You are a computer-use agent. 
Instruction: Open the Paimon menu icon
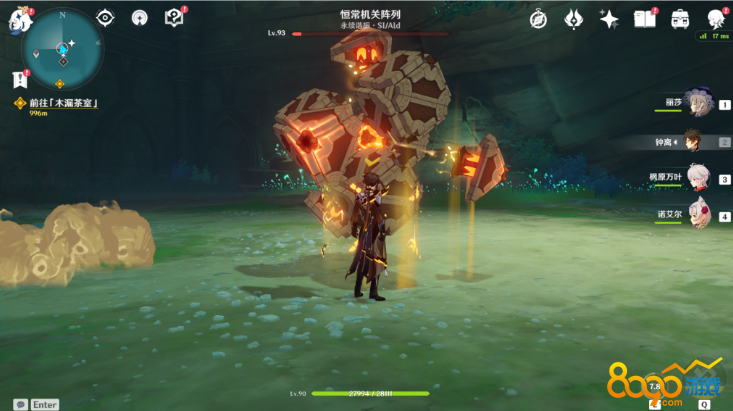click(x=18, y=20)
